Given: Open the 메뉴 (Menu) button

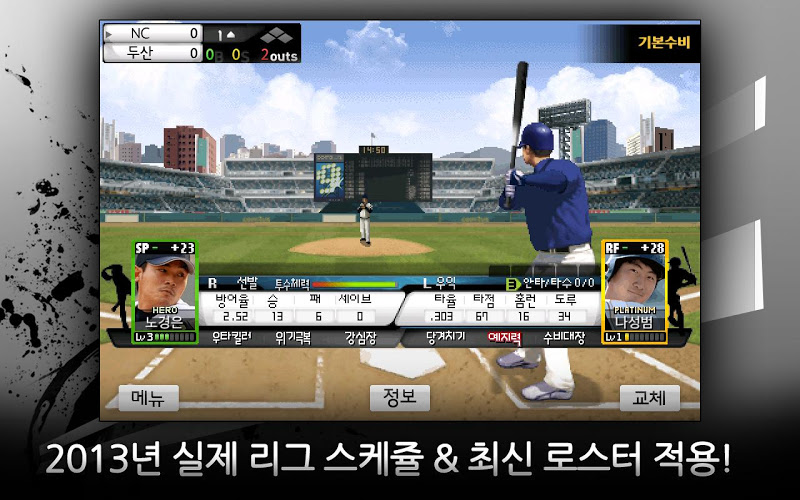Looking at the screenshot, I should (148, 397).
